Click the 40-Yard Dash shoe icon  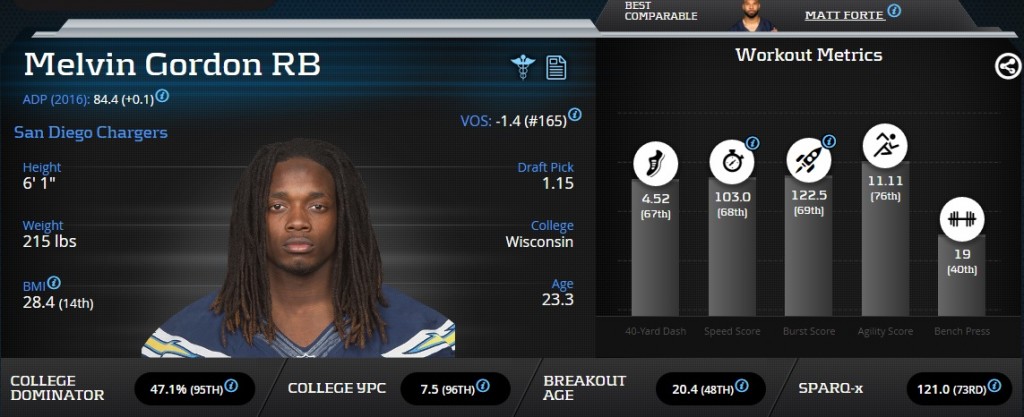[655, 162]
